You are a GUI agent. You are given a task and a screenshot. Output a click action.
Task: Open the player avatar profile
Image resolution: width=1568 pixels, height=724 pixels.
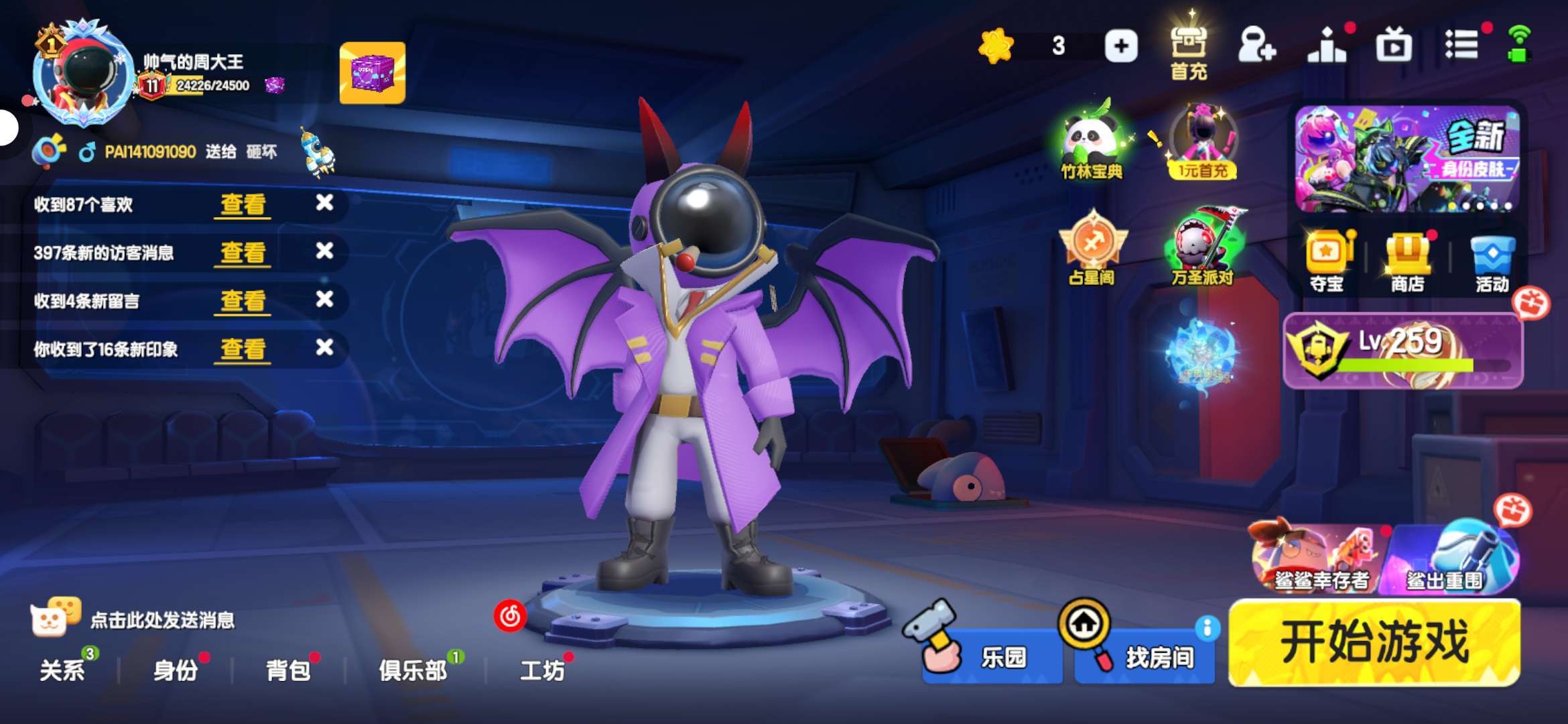click(x=84, y=74)
